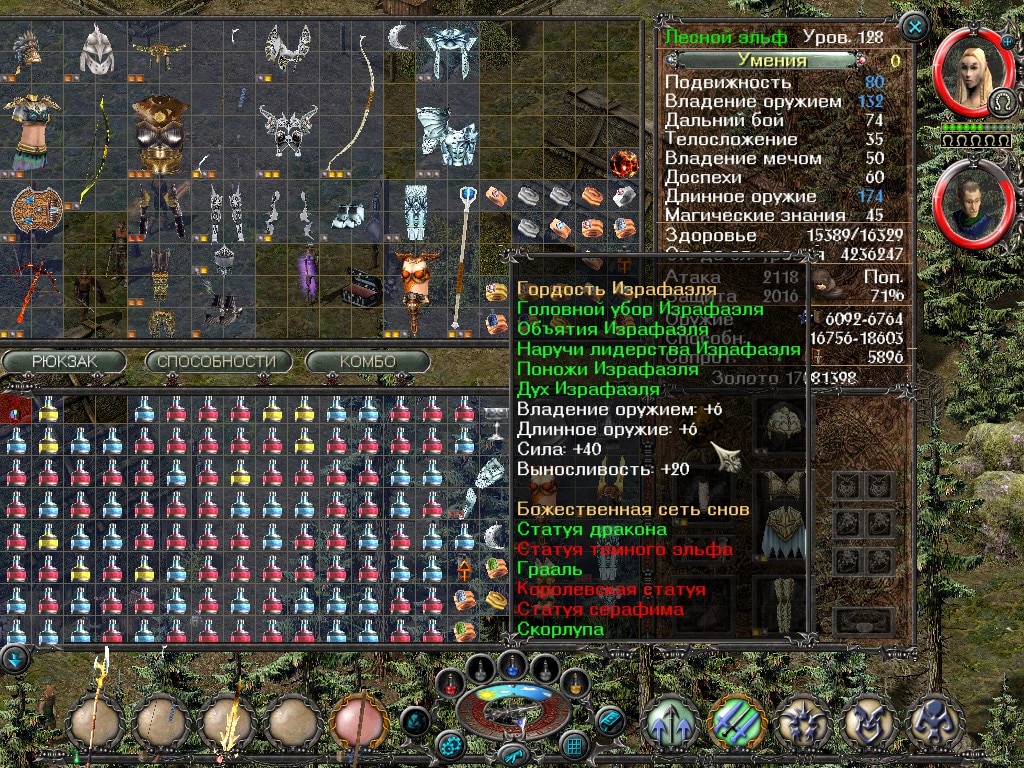Select the pink round weapon slot
The height and width of the screenshot is (768, 1024).
pos(360,722)
